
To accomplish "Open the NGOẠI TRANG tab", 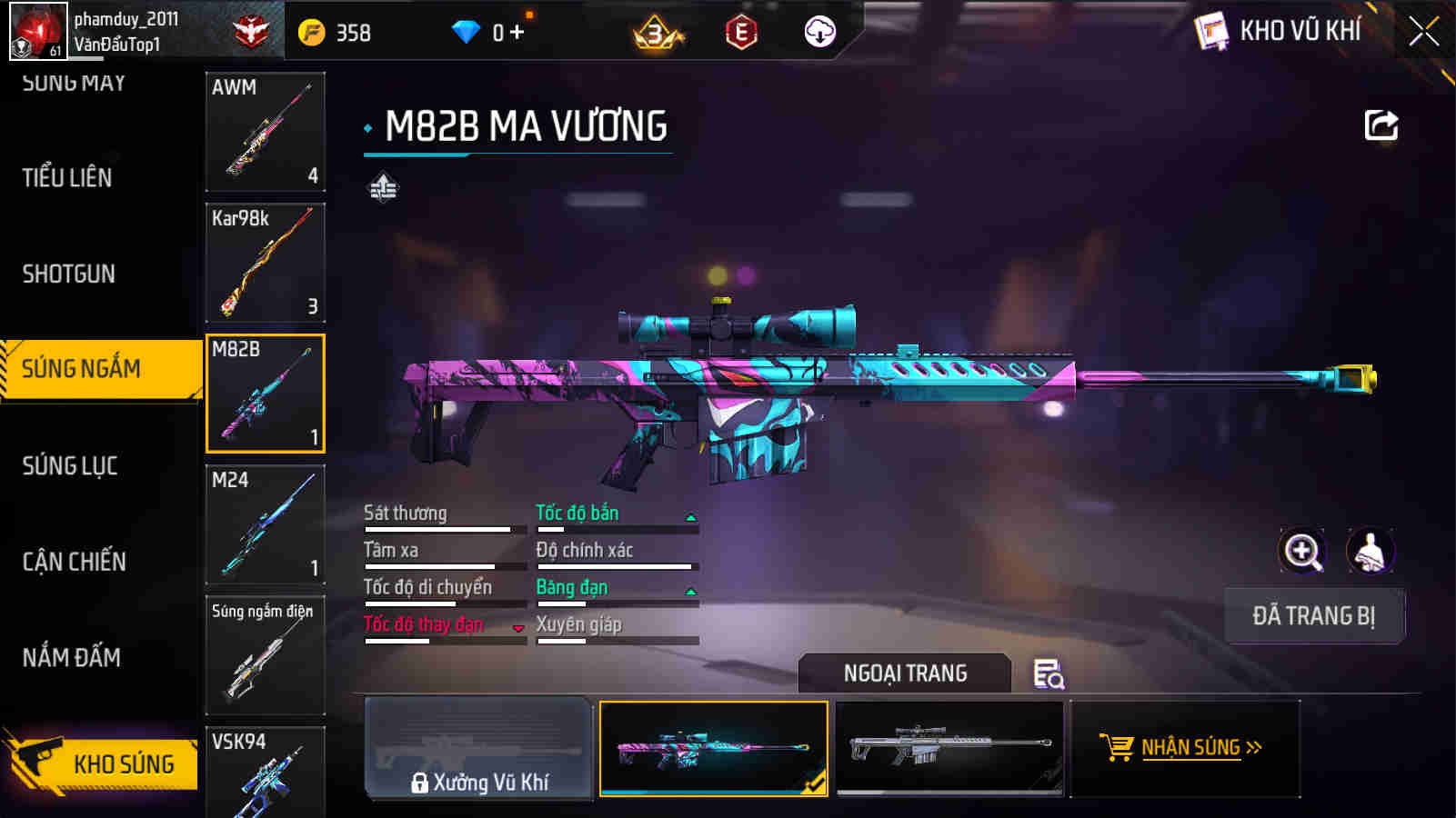I will (904, 673).
